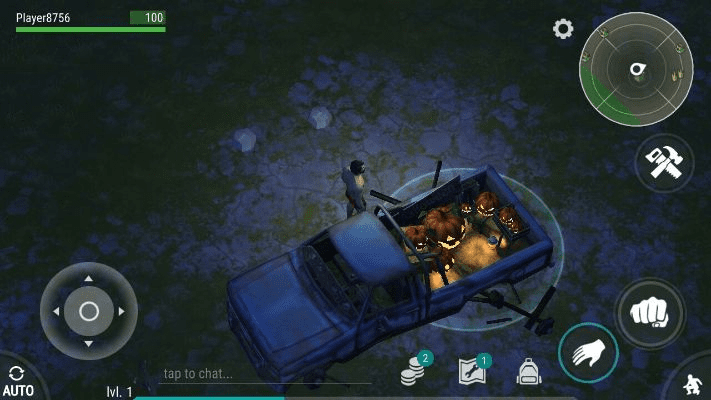This screenshot has height=400, width=711.
Task: Toggle the crouch sneak button
Action: (x=695, y=385)
